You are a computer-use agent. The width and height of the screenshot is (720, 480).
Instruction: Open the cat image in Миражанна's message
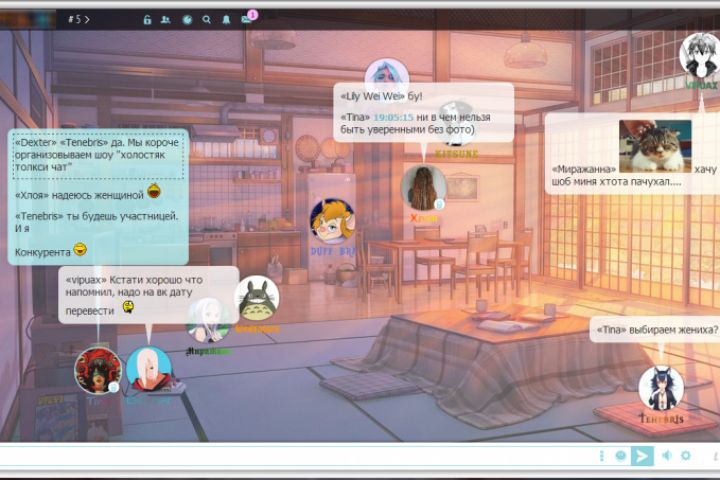[x=654, y=146]
